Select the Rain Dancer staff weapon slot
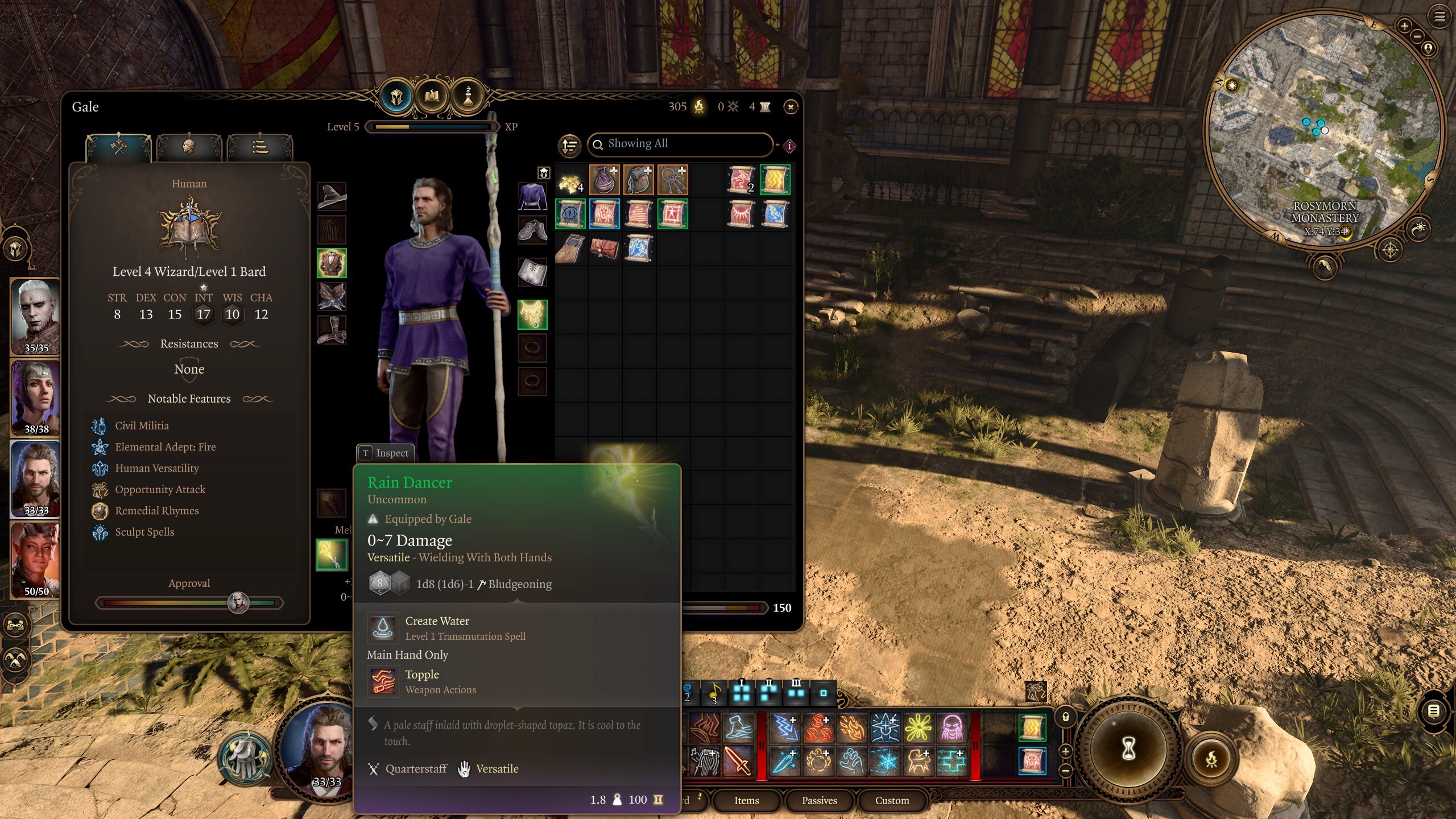Image resolution: width=1456 pixels, height=819 pixels. point(332,555)
